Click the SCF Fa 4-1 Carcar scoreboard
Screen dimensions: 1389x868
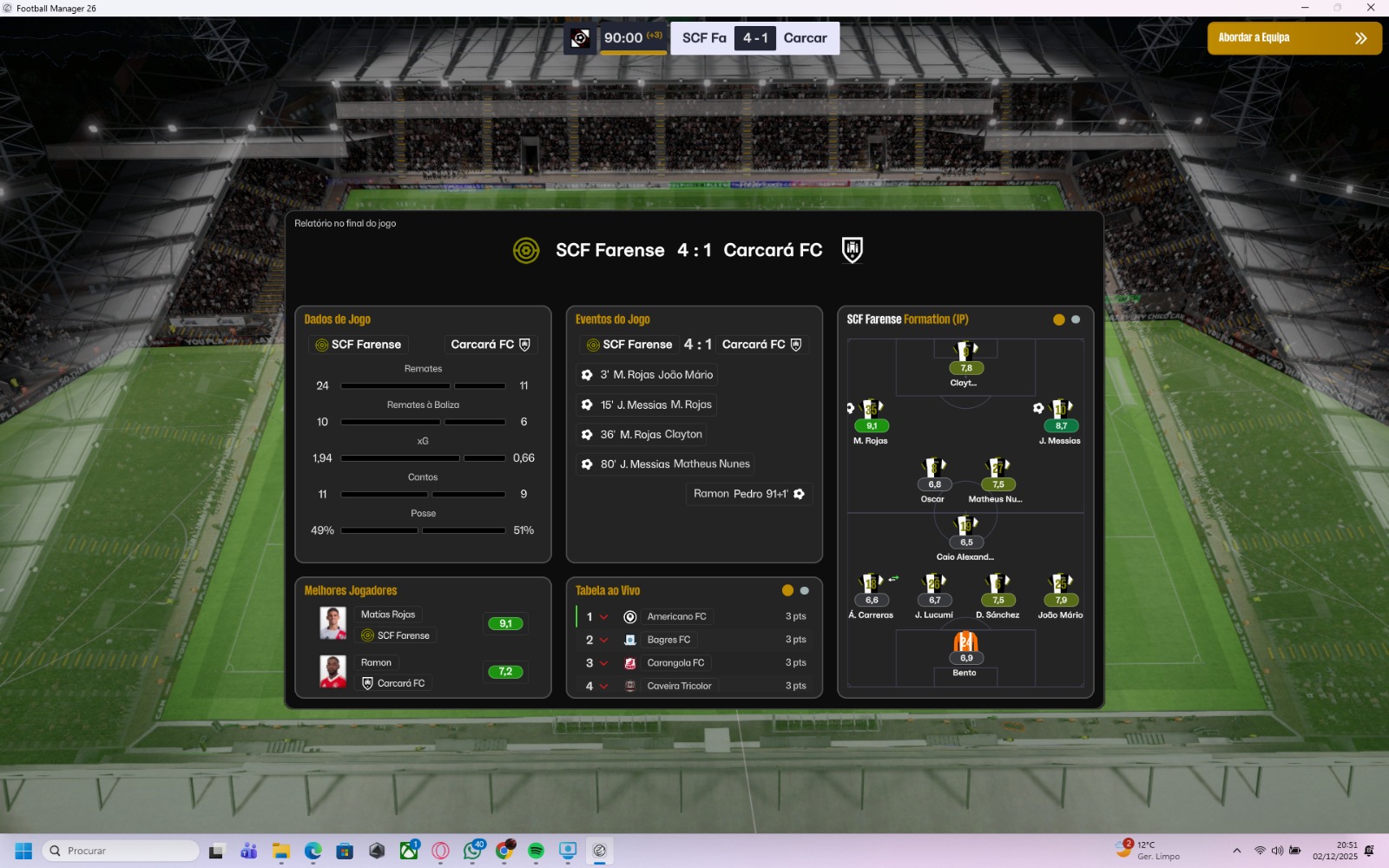754,38
